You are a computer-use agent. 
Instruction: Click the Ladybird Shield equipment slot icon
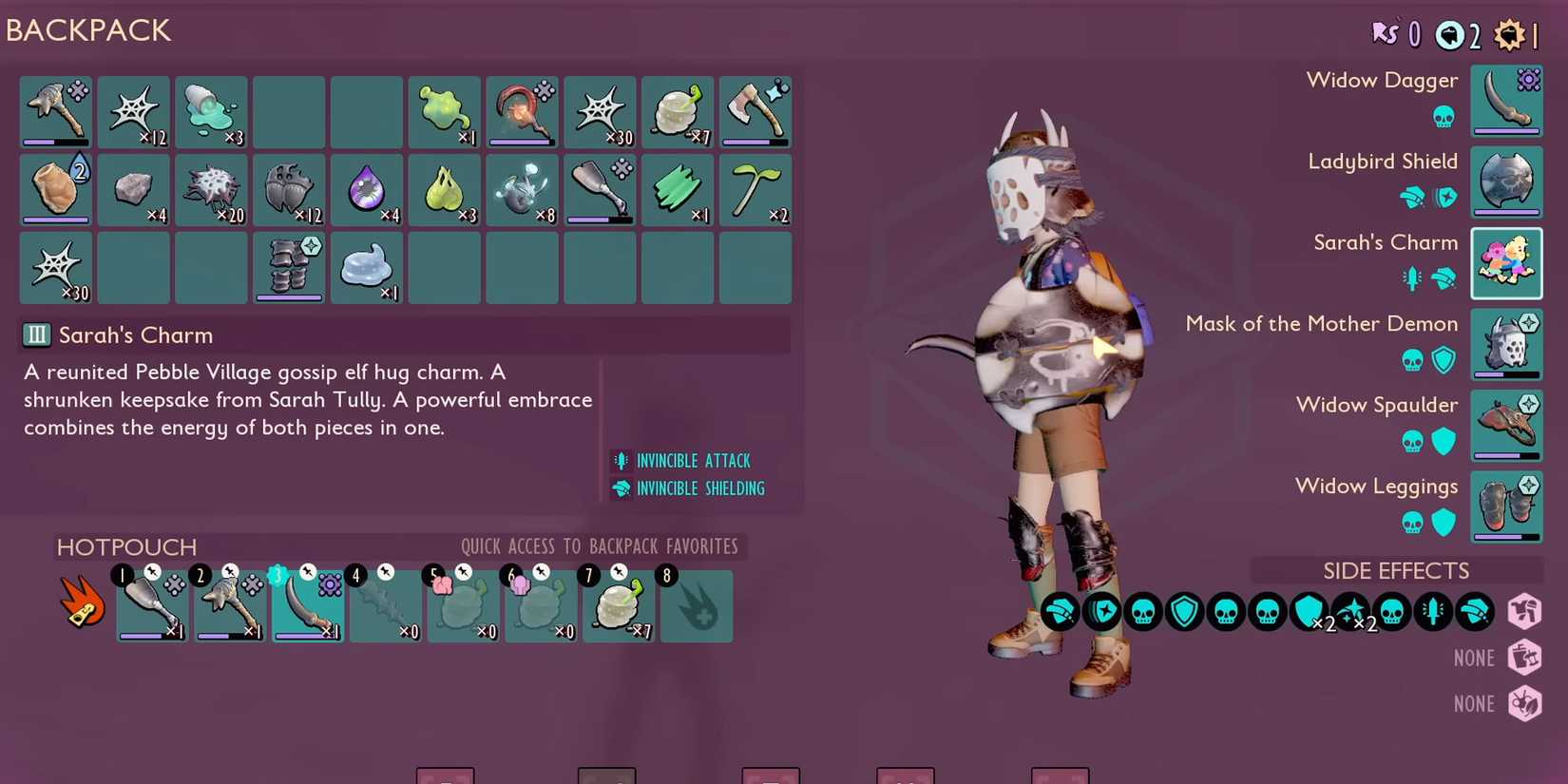click(1506, 181)
